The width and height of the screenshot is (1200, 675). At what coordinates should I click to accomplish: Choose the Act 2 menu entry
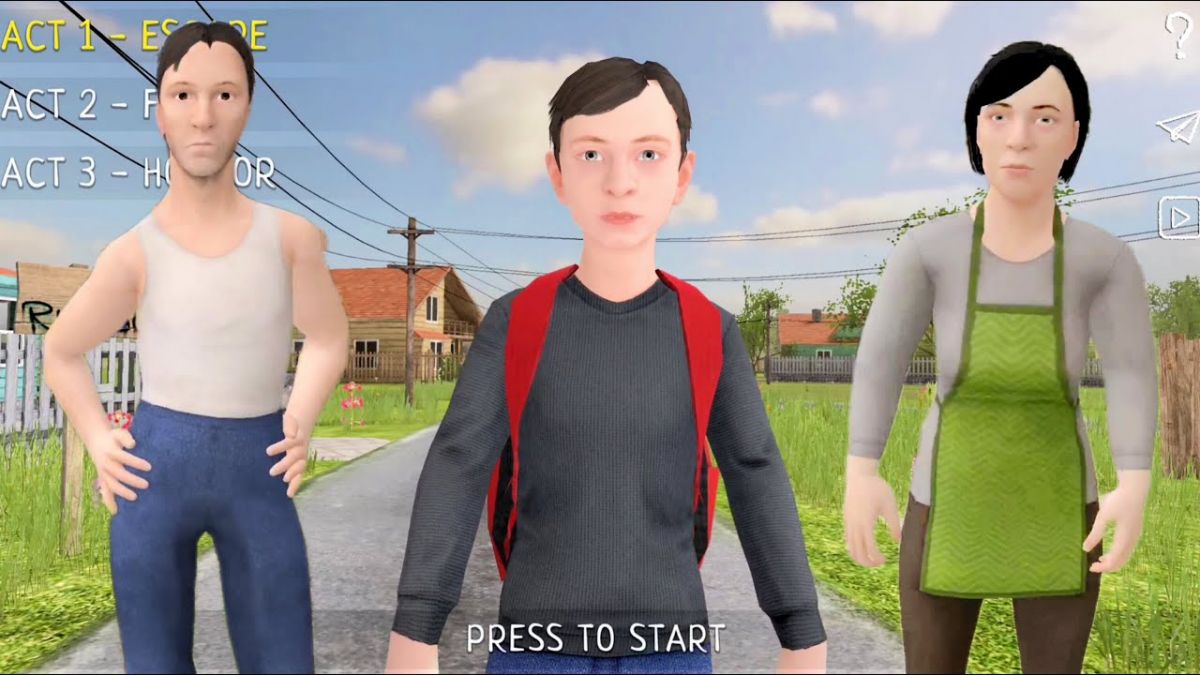tap(78, 104)
